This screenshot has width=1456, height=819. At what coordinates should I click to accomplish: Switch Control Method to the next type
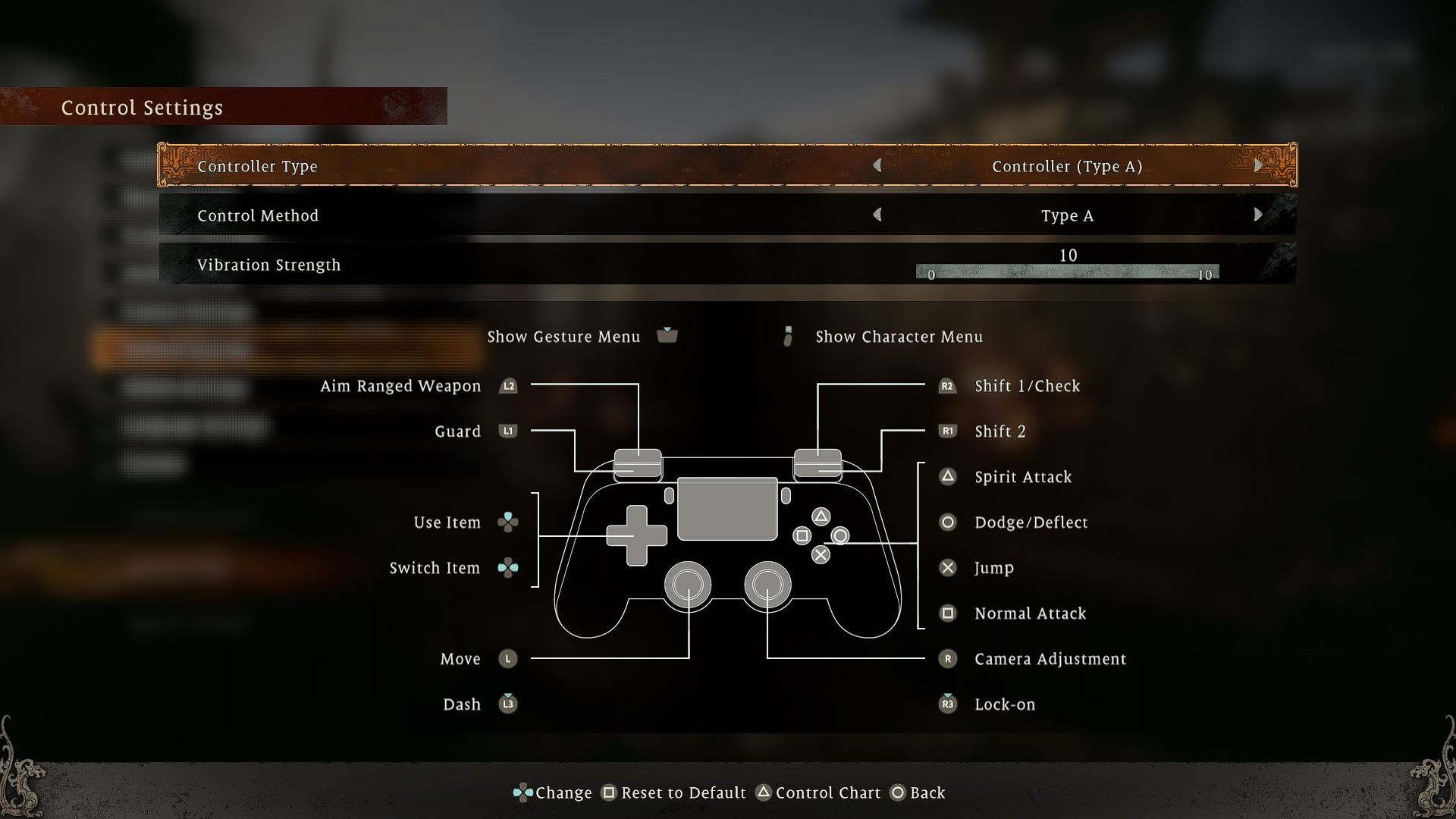(1258, 215)
